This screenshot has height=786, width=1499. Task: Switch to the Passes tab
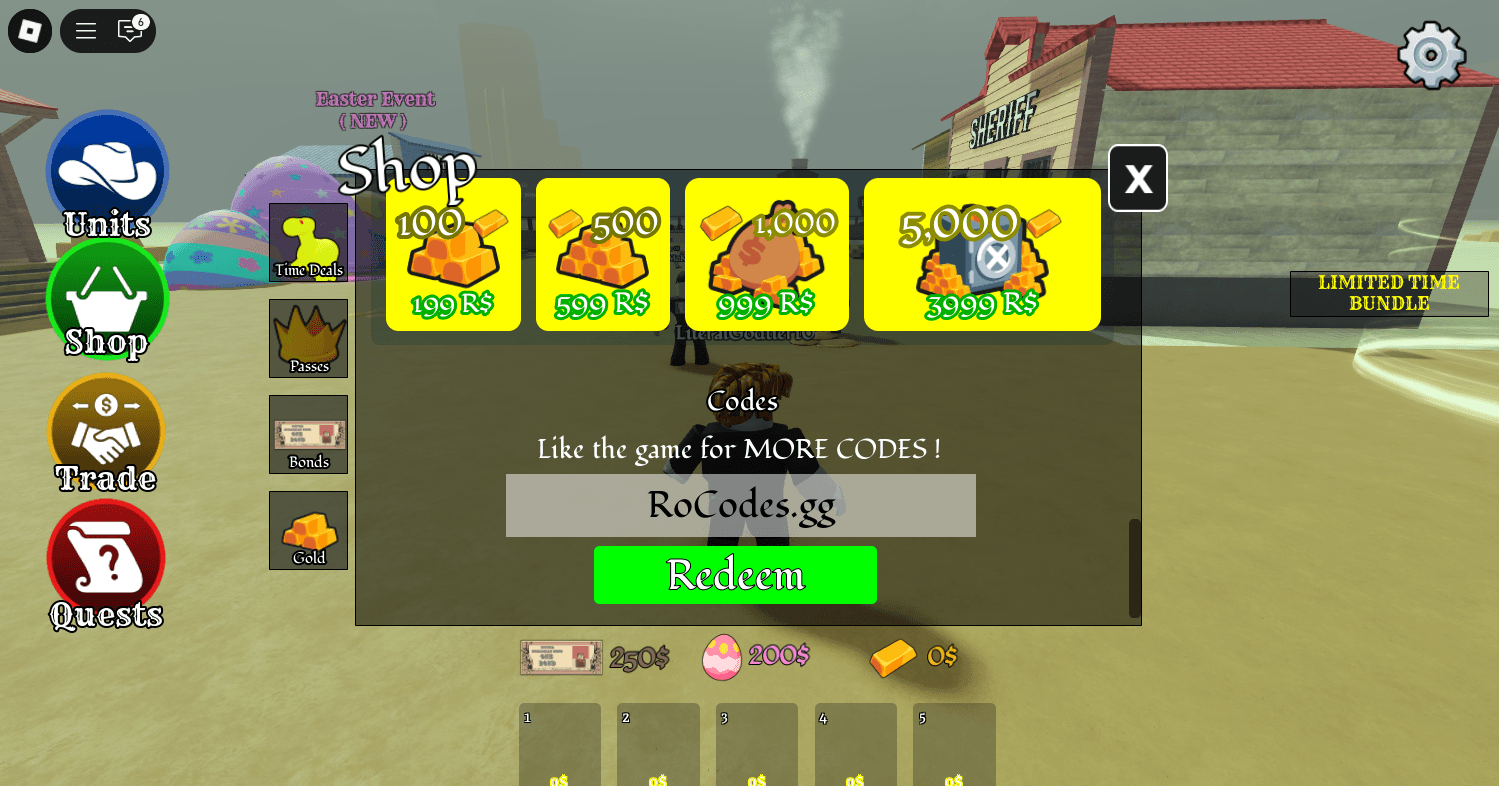point(308,338)
